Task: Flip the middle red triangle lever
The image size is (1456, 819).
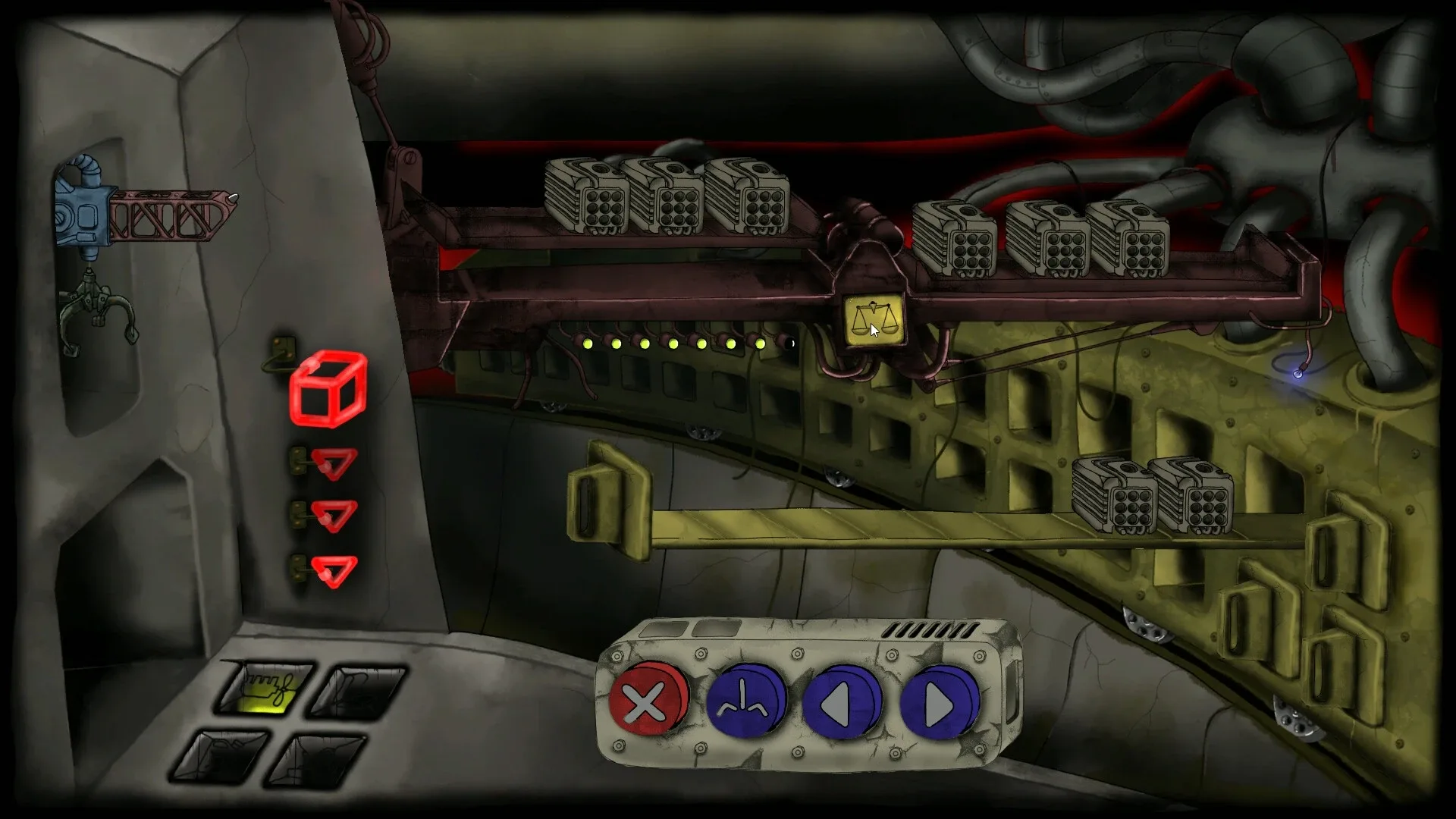Action: [334, 515]
